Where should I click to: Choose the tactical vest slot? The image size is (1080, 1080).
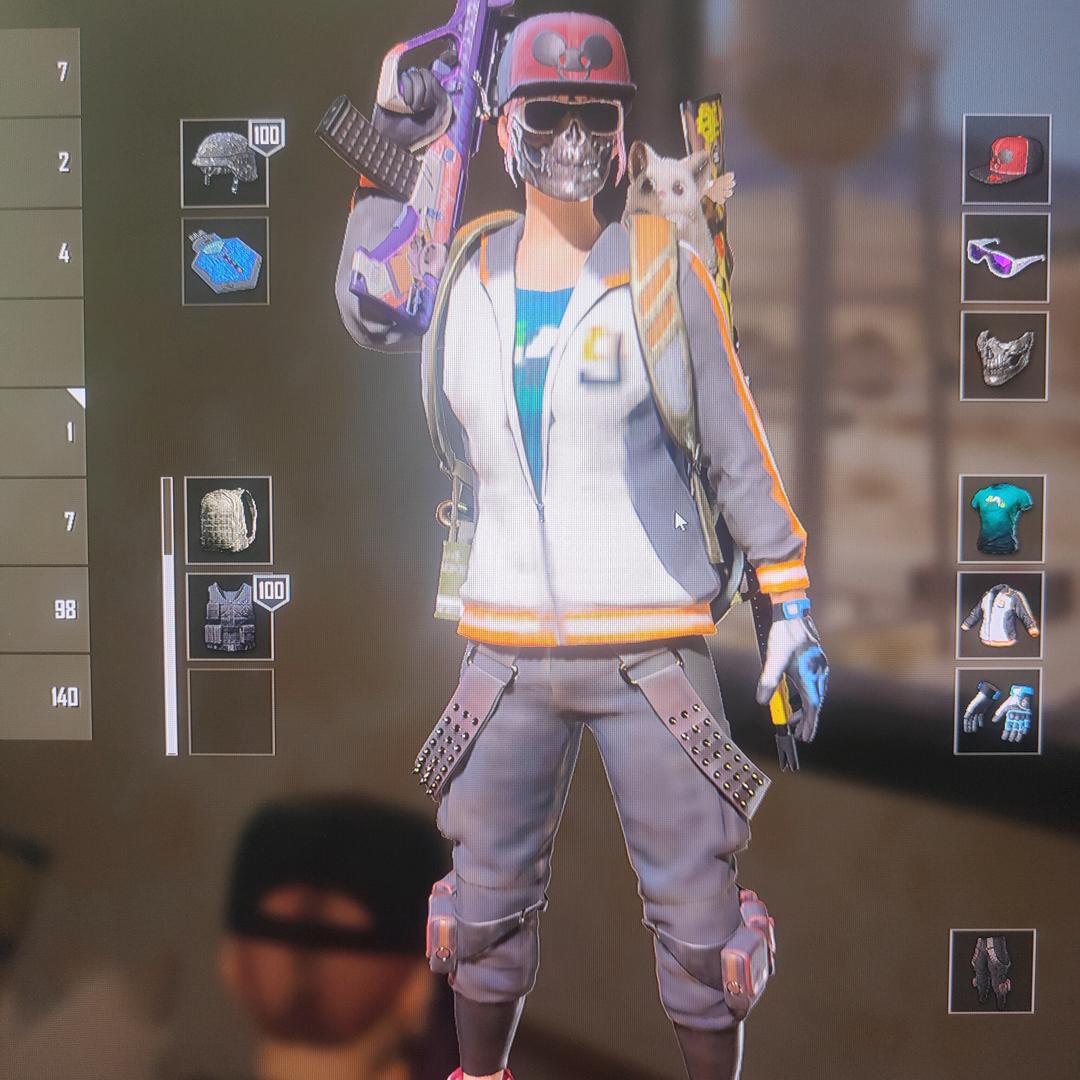[x=230, y=617]
